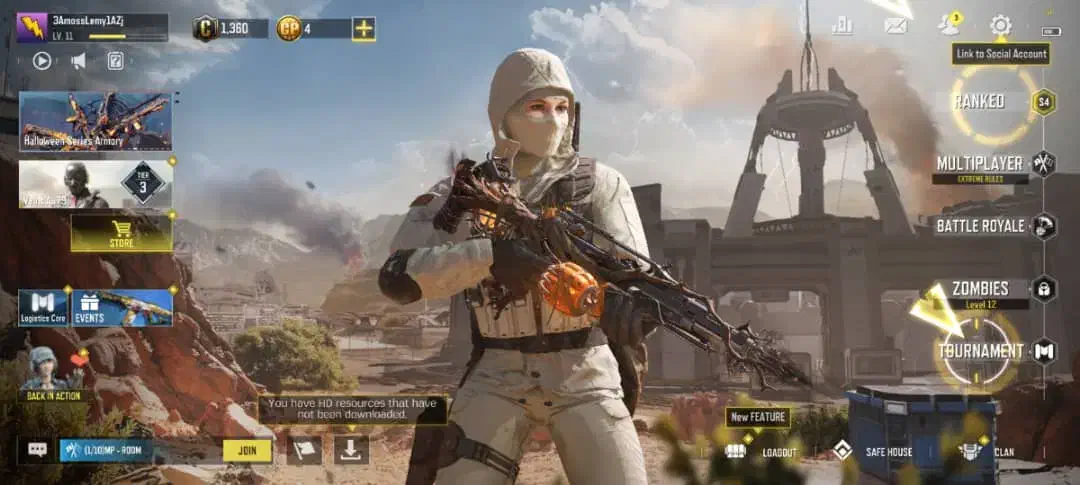Choose Battle Royale mode
This screenshot has width=1080, height=485.
(981, 226)
